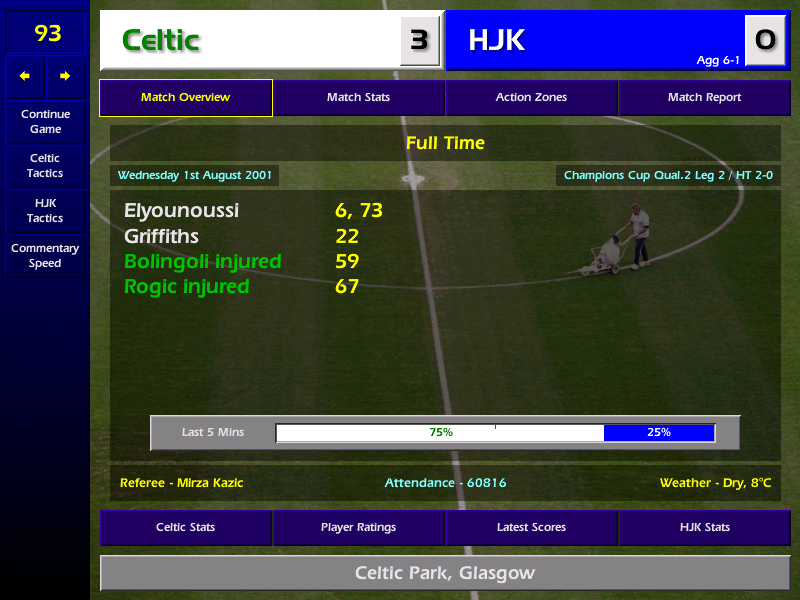View Player Ratings
Image resolution: width=800 pixels, height=600 pixels.
pyautogui.click(x=358, y=527)
